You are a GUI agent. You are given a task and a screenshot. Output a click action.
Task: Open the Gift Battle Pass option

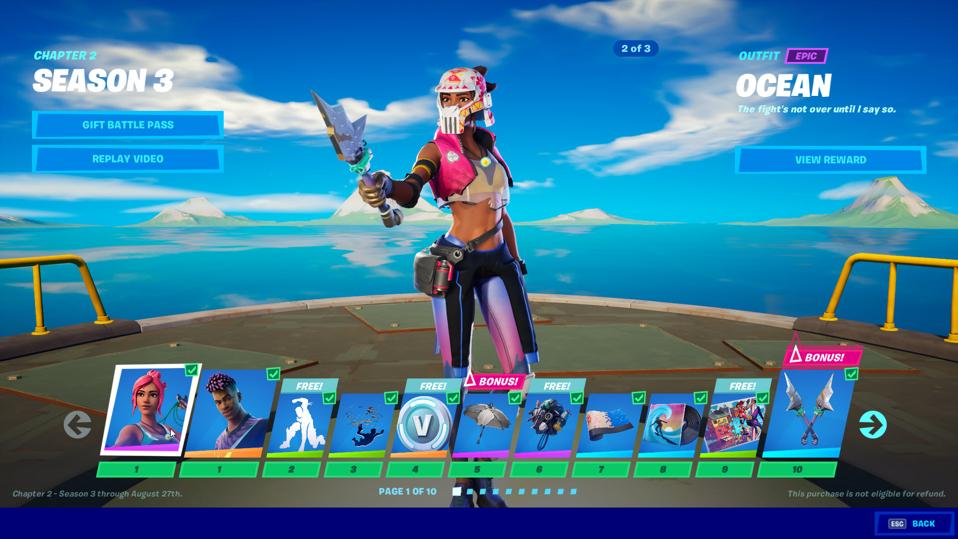pyautogui.click(x=128, y=125)
